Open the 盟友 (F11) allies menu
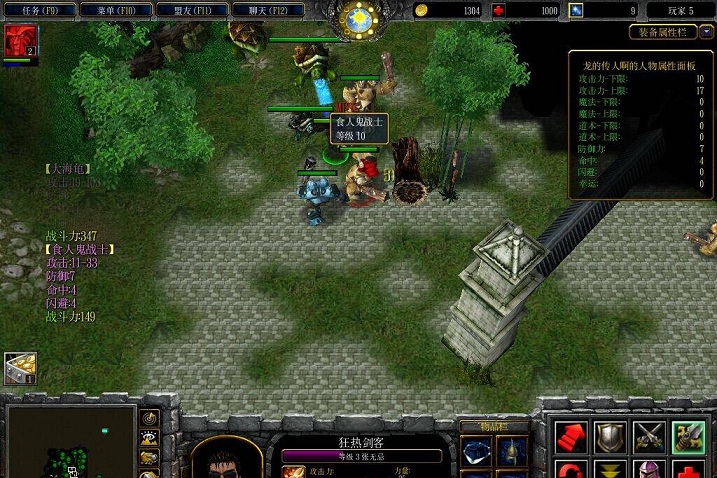The image size is (717, 478). 192,10
